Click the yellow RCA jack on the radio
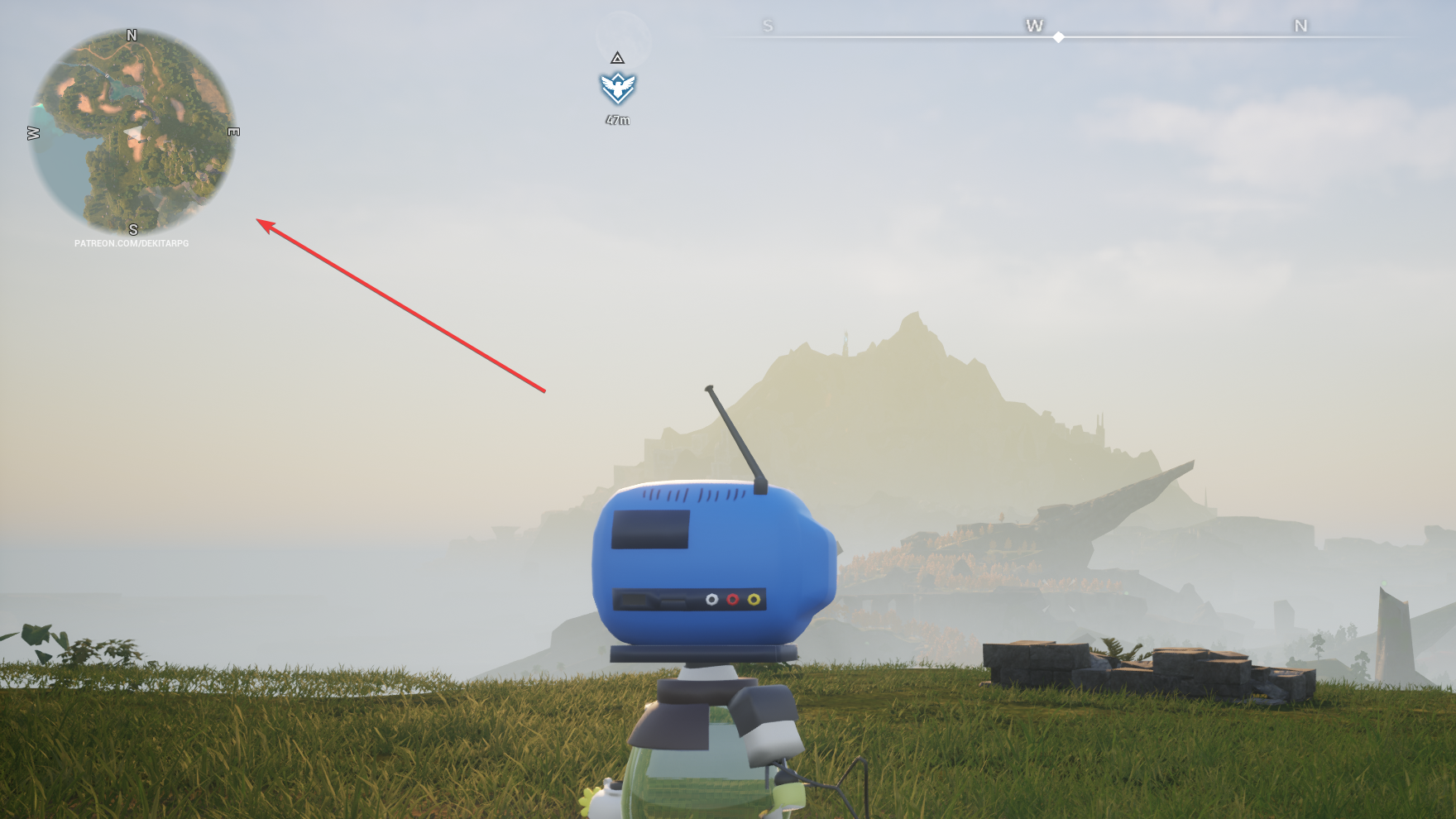Screen dimensions: 1456x819 [754, 599]
